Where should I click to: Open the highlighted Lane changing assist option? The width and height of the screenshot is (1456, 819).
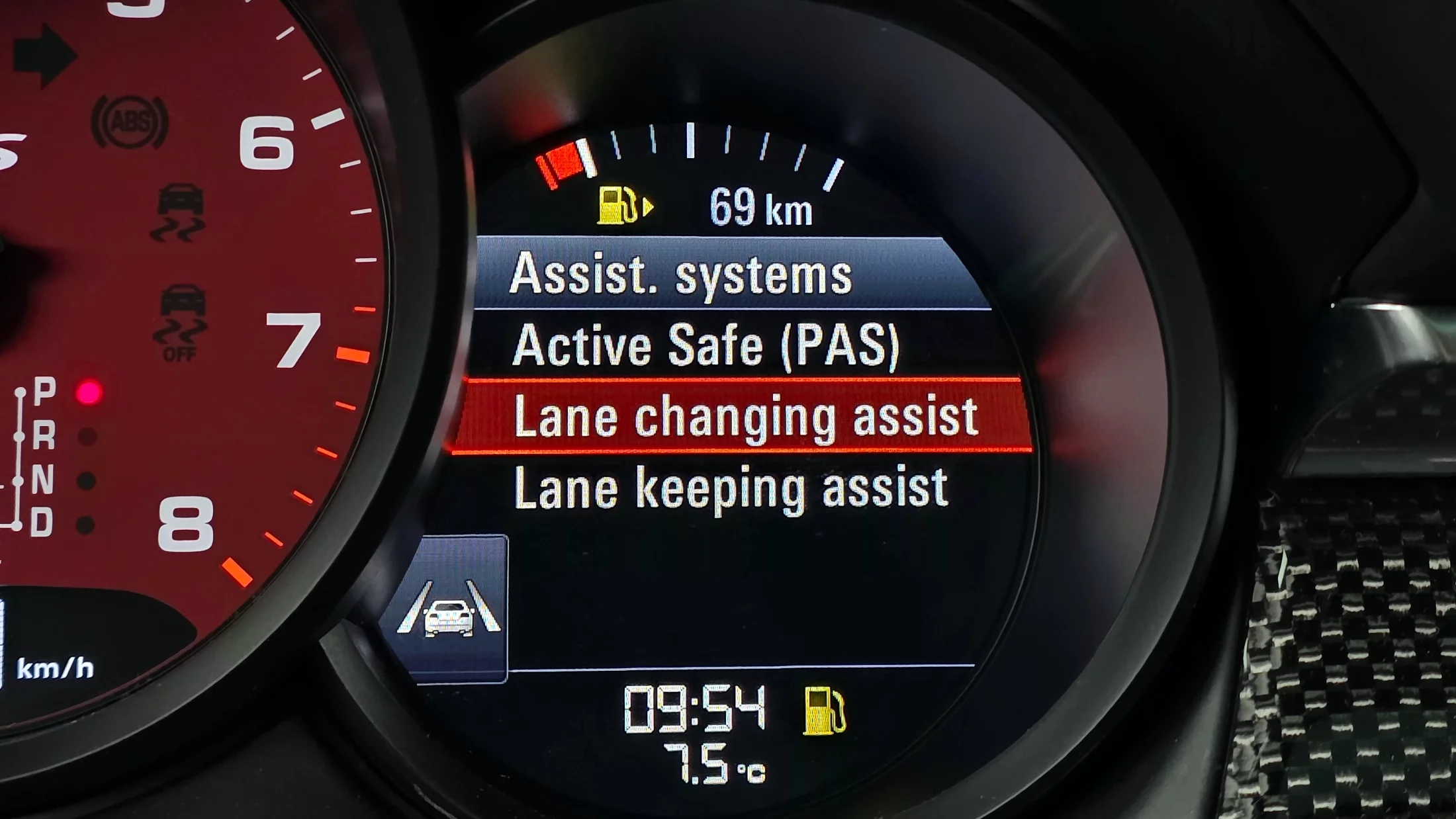coord(745,417)
